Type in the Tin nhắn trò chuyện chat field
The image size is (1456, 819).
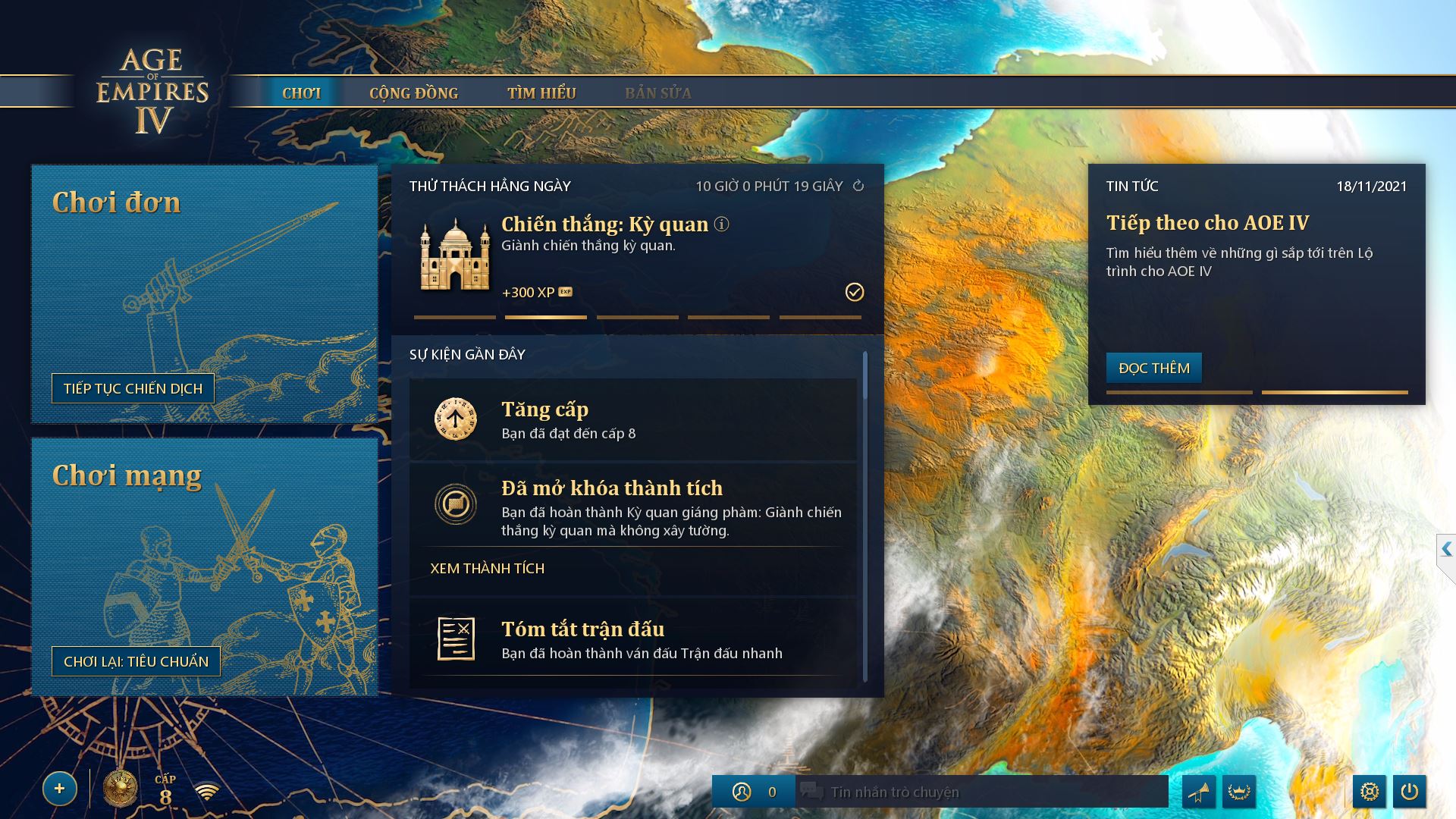[x=948, y=791]
